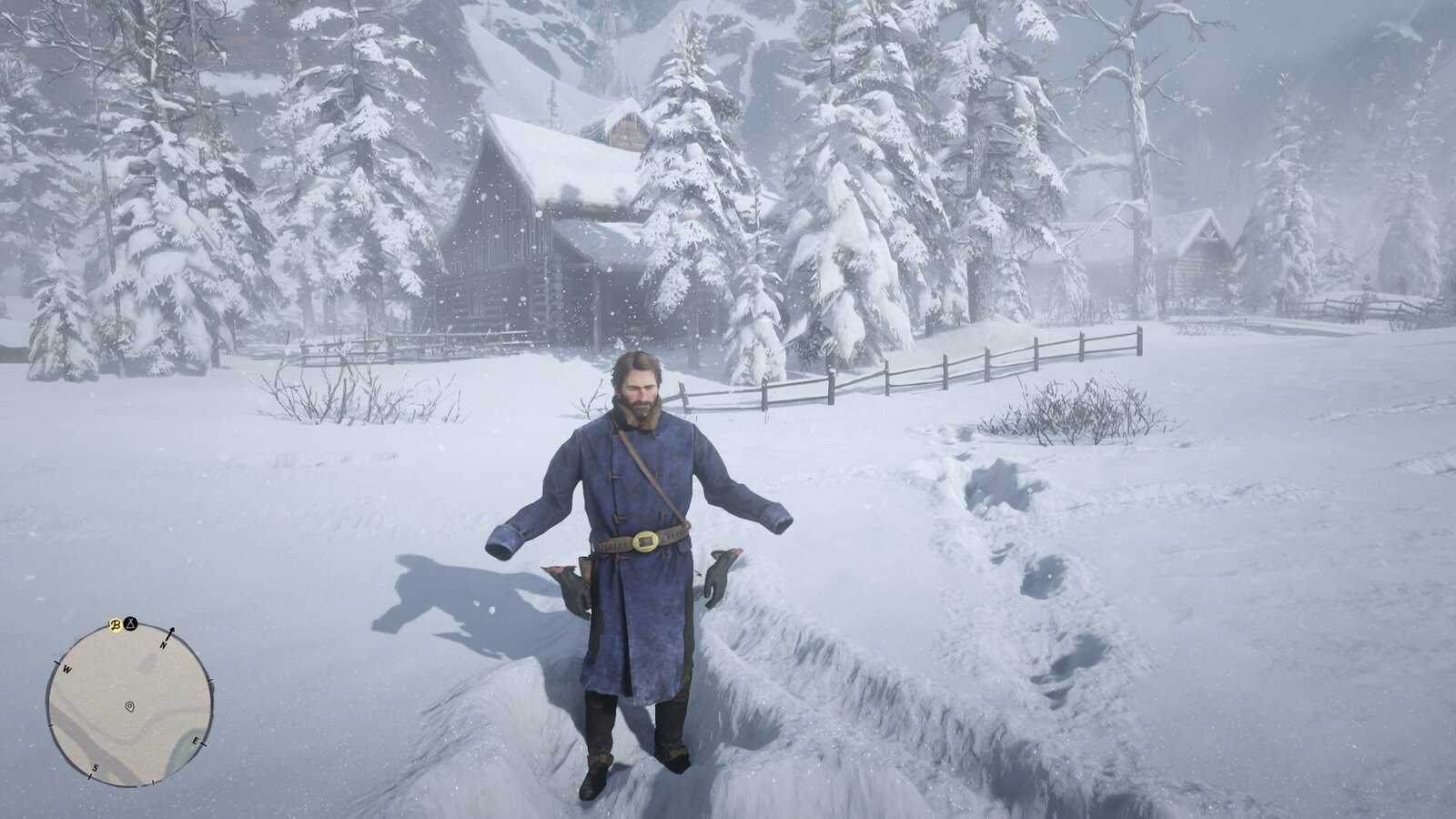Select the player location pin on minimap

130,706
